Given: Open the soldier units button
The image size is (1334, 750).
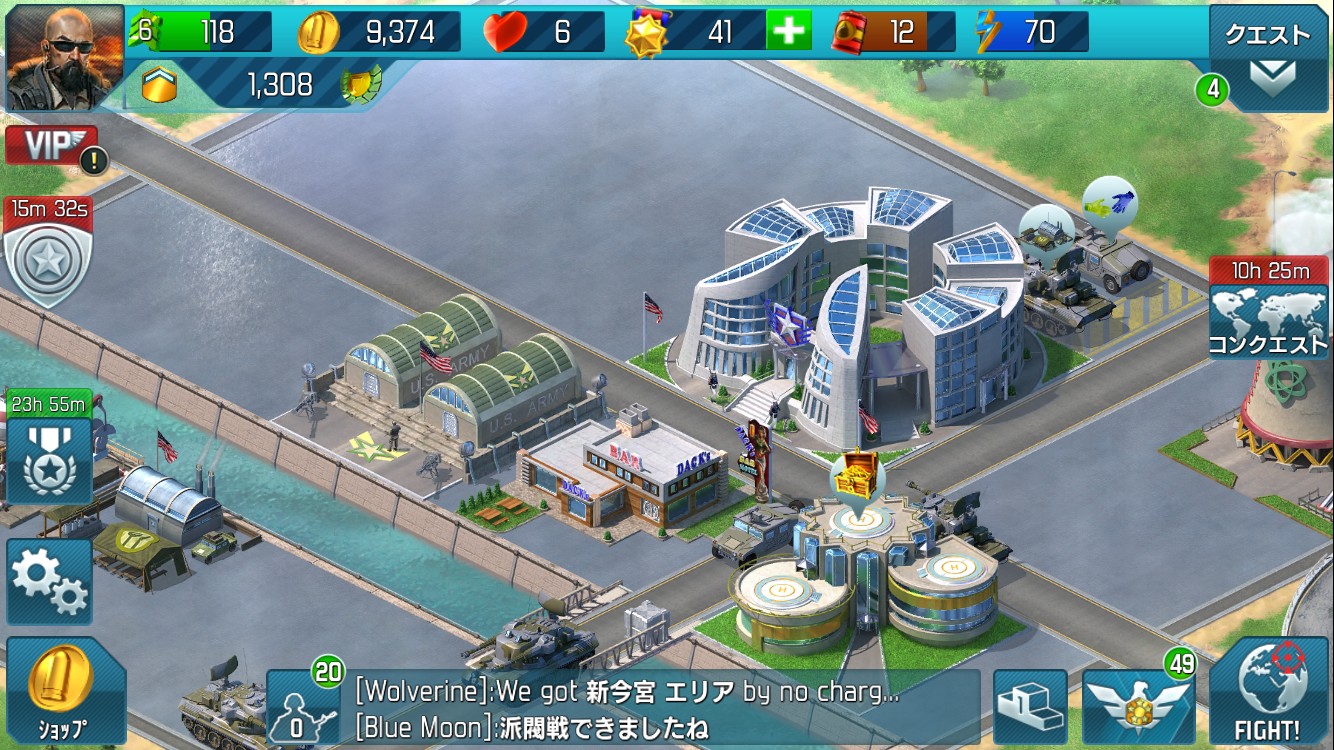Looking at the screenshot, I should click(303, 707).
